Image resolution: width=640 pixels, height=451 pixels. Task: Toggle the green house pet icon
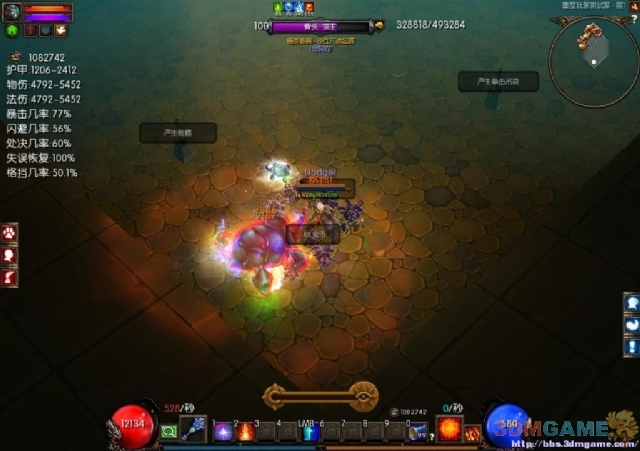(10, 31)
